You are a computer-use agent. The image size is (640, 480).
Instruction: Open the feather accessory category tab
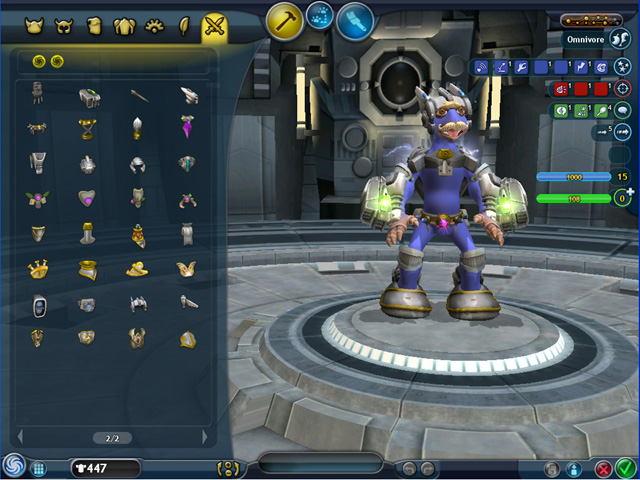tap(184, 26)
